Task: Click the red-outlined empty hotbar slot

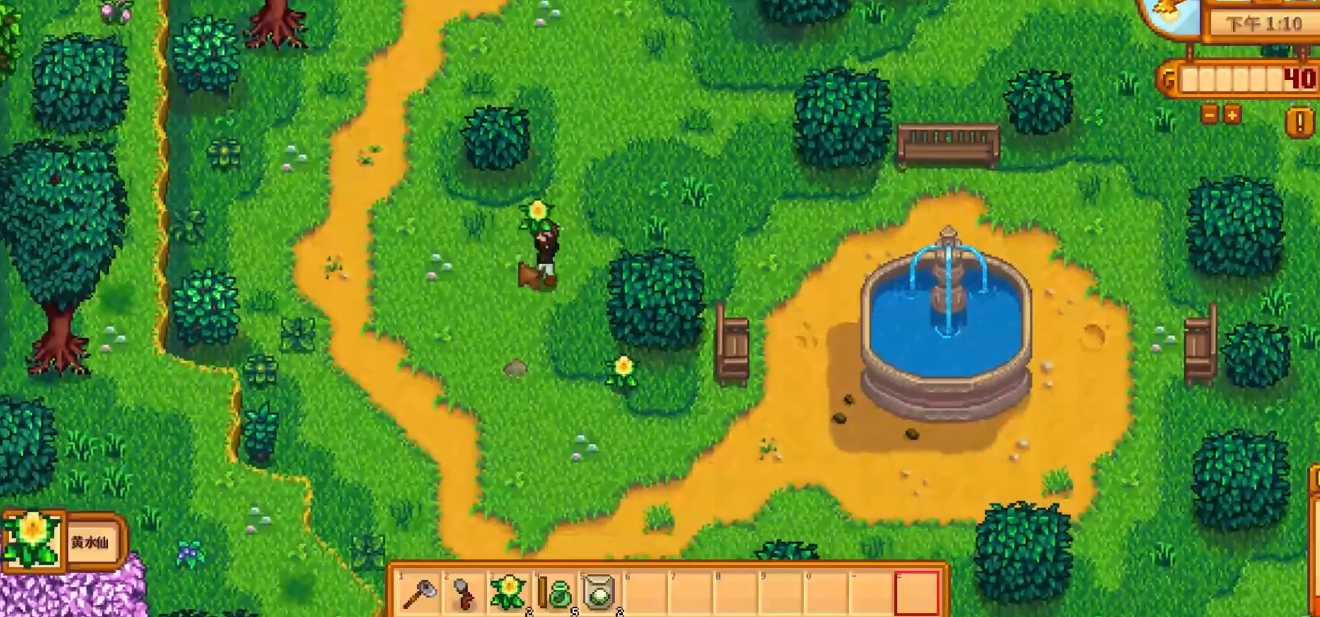Action: [x=917, y=593]
